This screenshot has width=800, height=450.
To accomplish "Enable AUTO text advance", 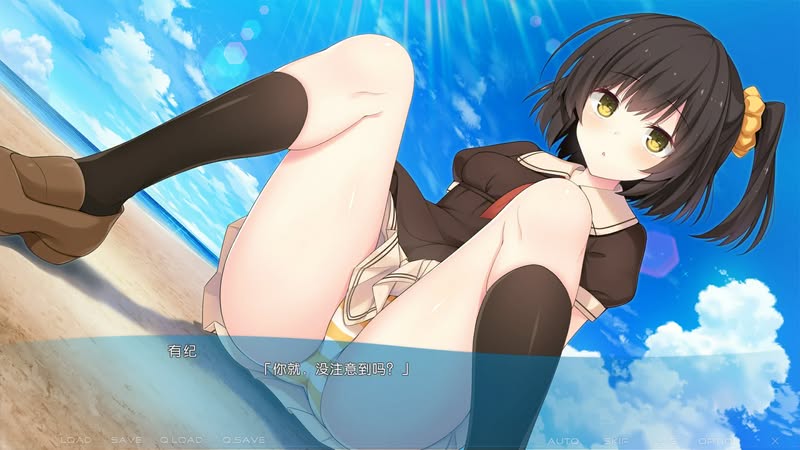I will pos(564,440).
